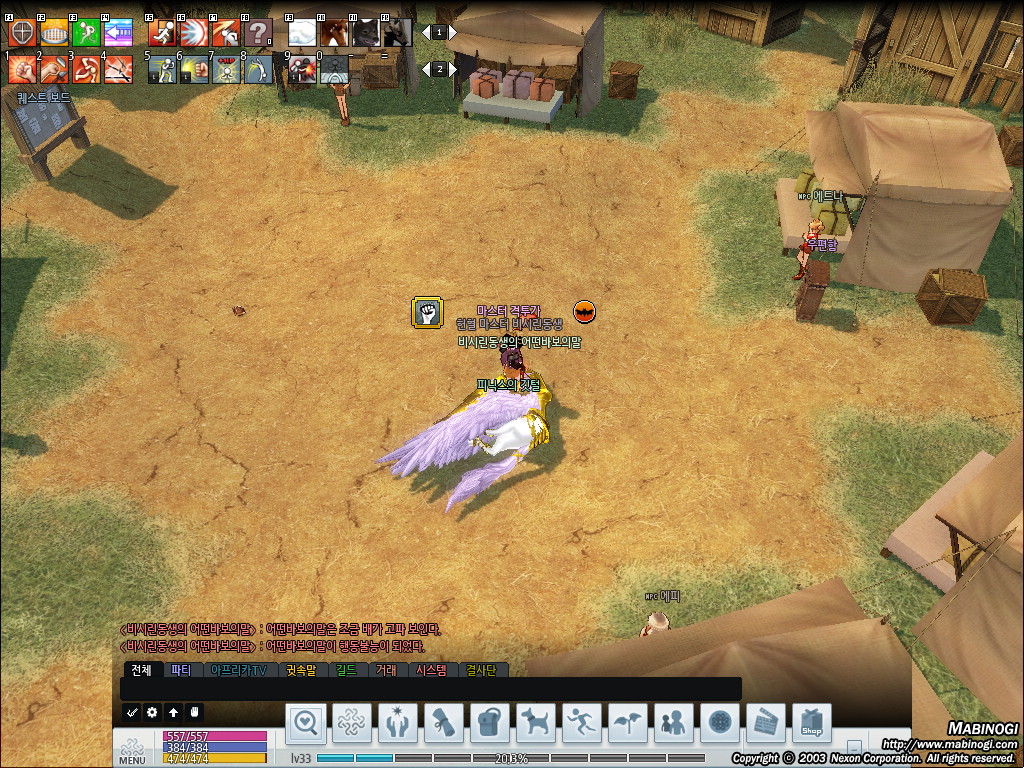Image resolution: width=1024 pixels, height=768 pixels.
Task: Activate the fist skill in hotbar slot 1
Action: pos(22,68)
